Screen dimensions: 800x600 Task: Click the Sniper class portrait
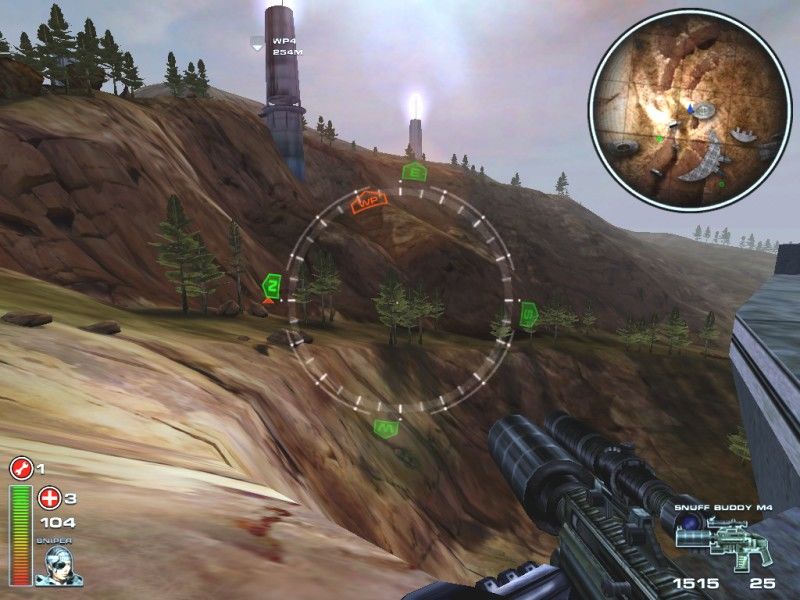pos(59,563)
